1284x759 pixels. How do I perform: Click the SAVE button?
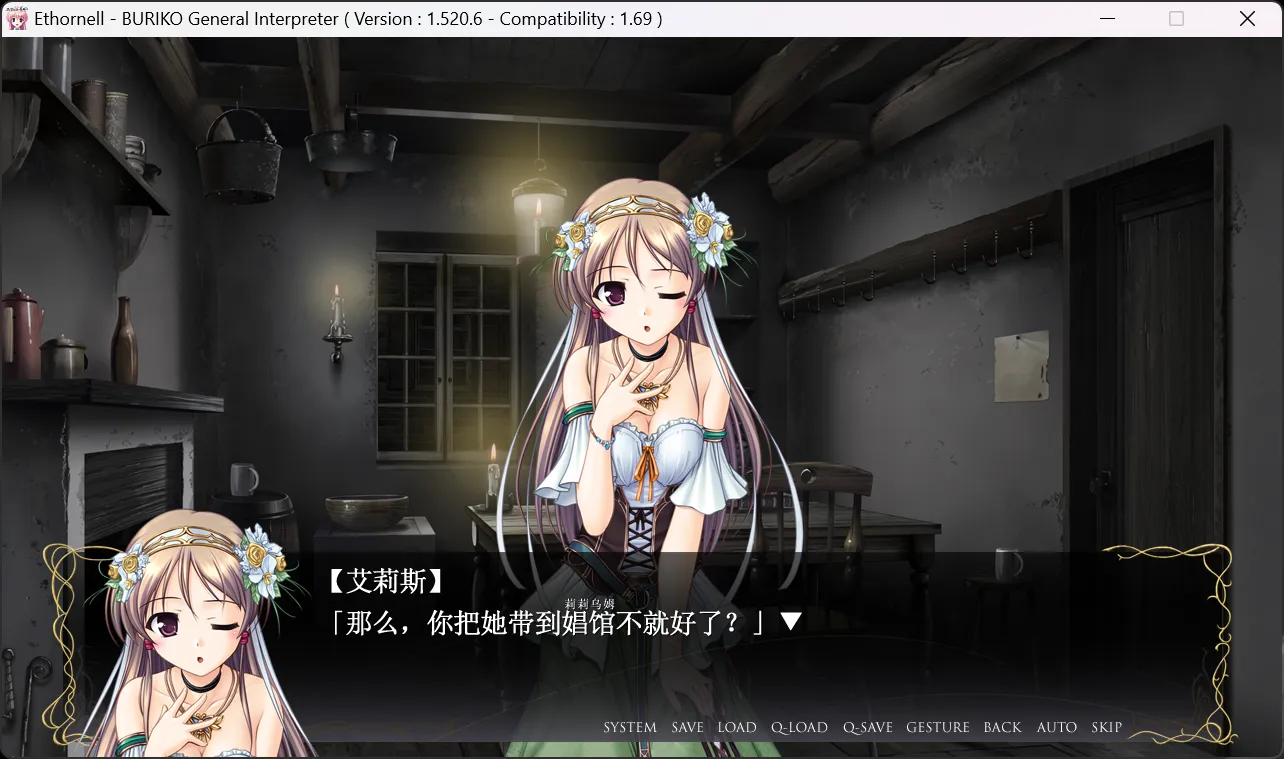[687, 727]
